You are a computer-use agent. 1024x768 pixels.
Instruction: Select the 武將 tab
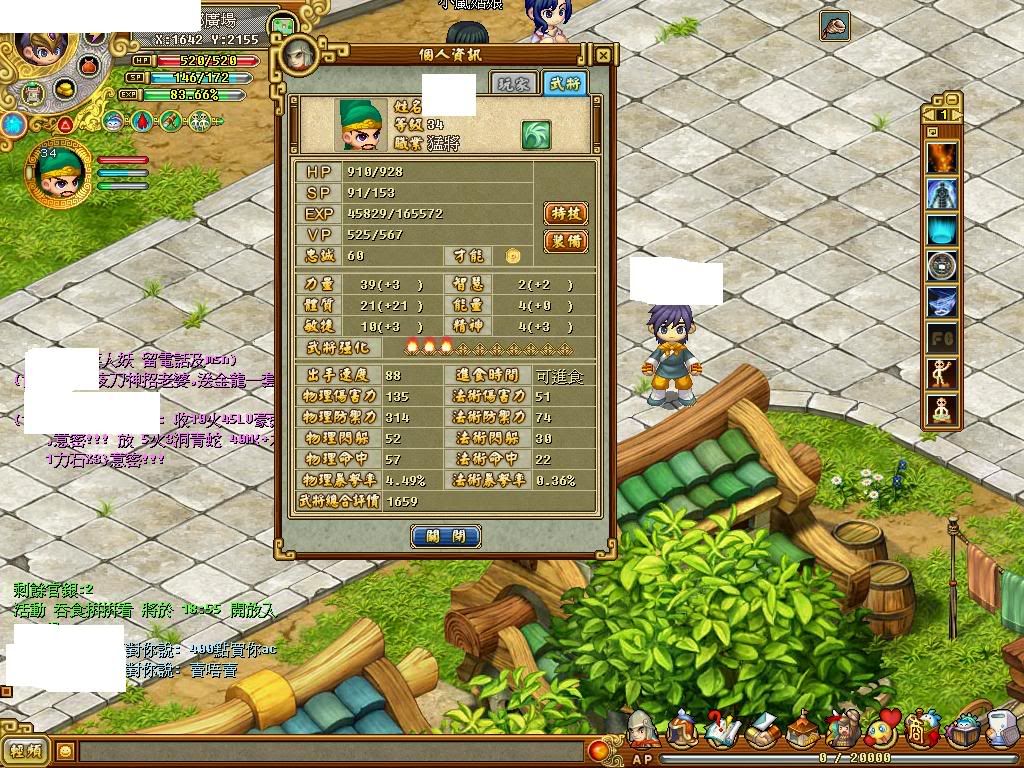pyautogui.click(x=563, y=84)
